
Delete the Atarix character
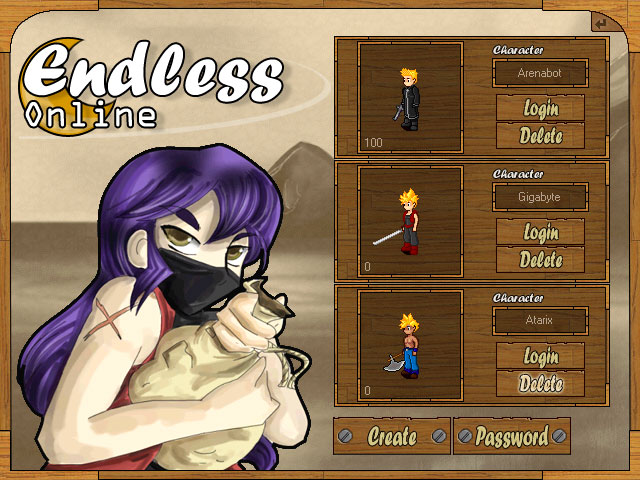pos(541,383)
